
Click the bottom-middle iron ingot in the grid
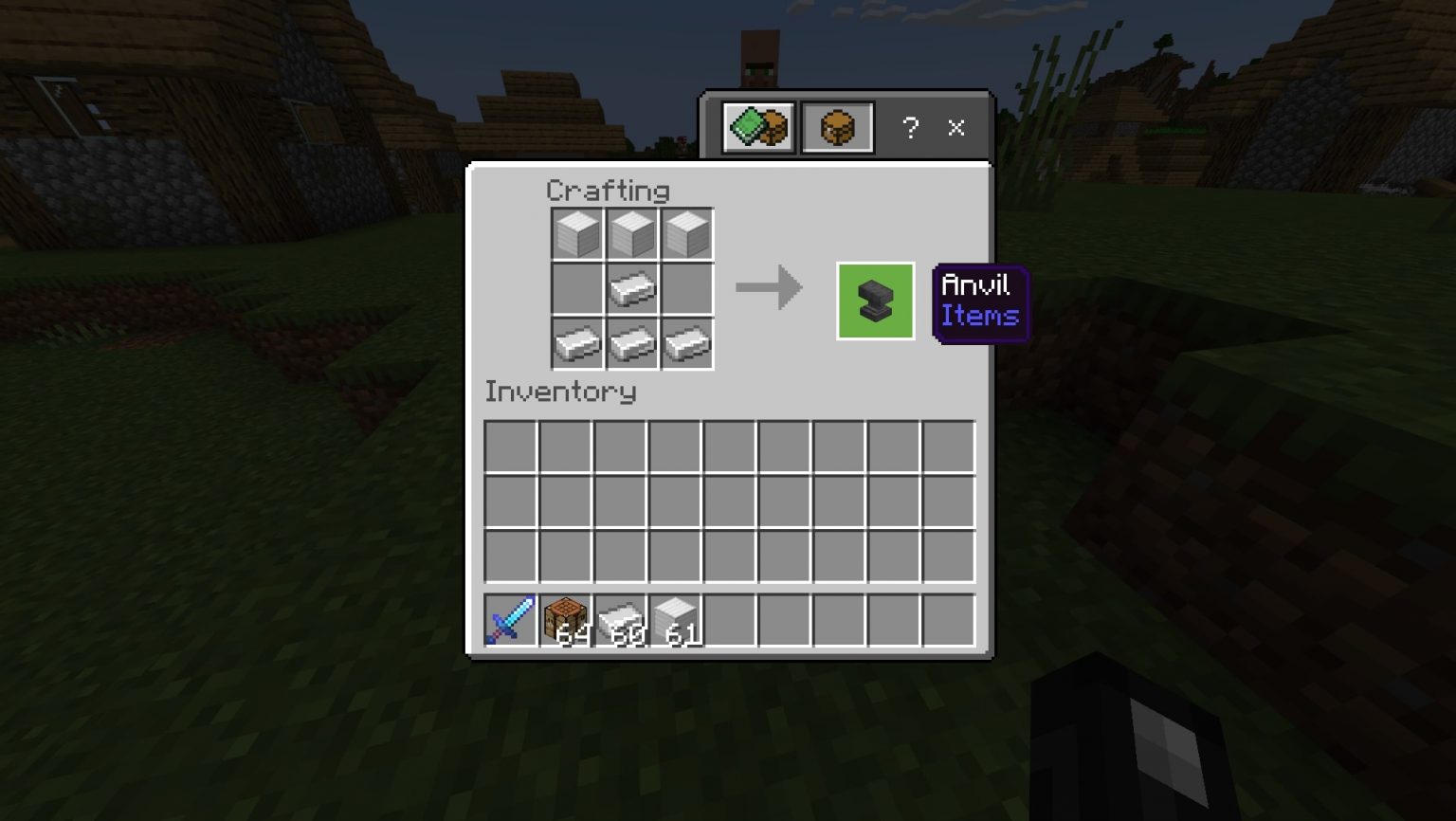pyautogui.click(x=631, y=343)
